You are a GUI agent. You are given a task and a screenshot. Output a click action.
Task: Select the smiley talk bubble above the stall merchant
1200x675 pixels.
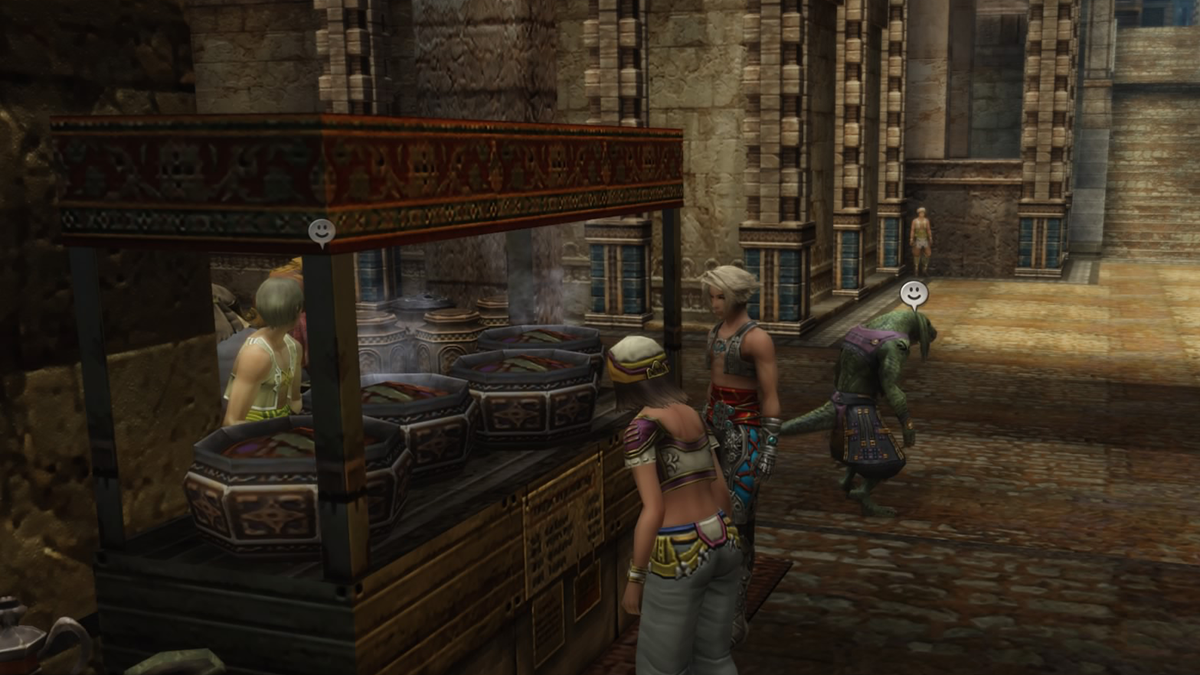coord(321,232)
